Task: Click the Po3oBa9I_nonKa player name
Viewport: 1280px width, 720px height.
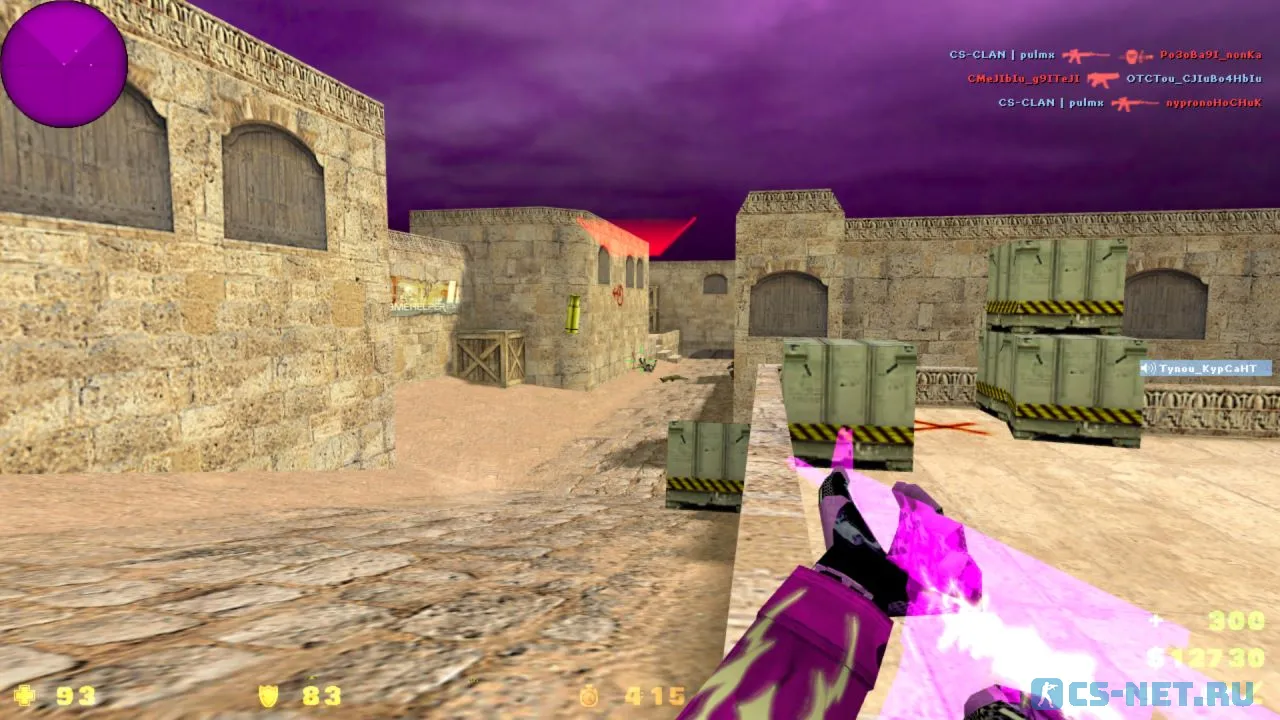Action: point(1210,56)
